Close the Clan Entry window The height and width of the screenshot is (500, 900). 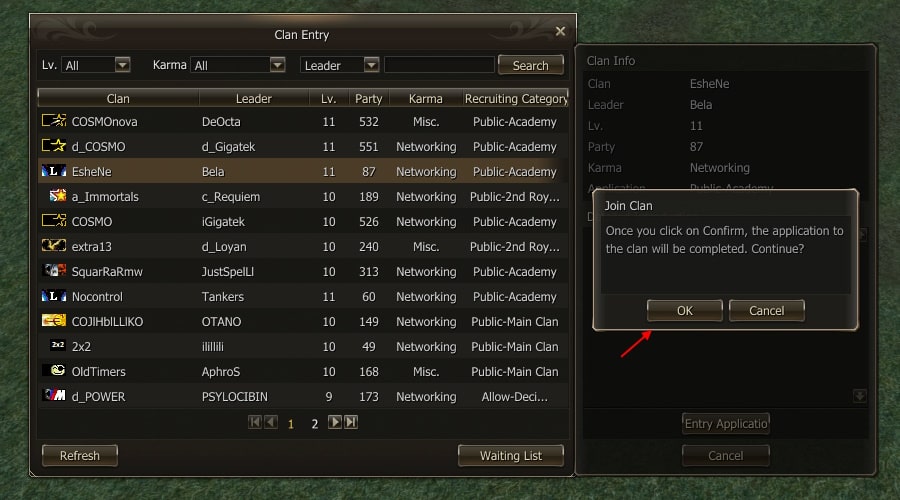tap(560, 32)
